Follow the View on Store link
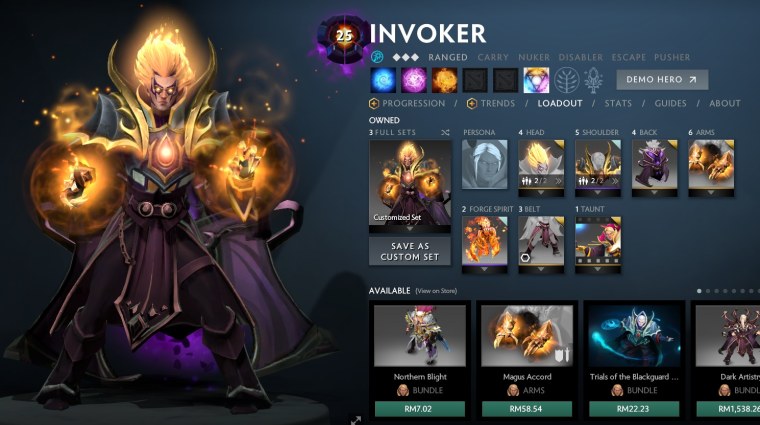 [436, 291]
